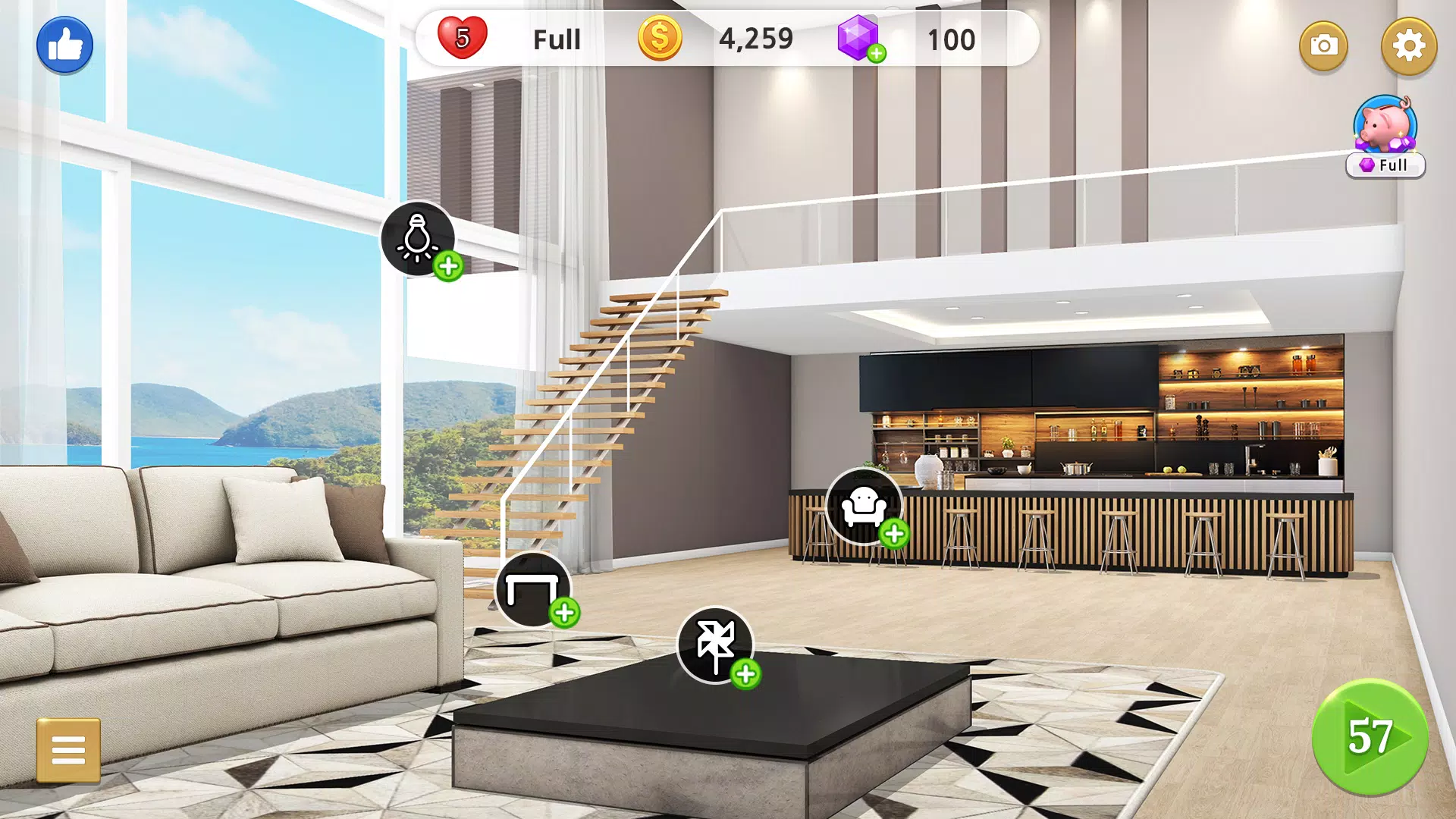Open the gem purchase with the green plus

878,52
